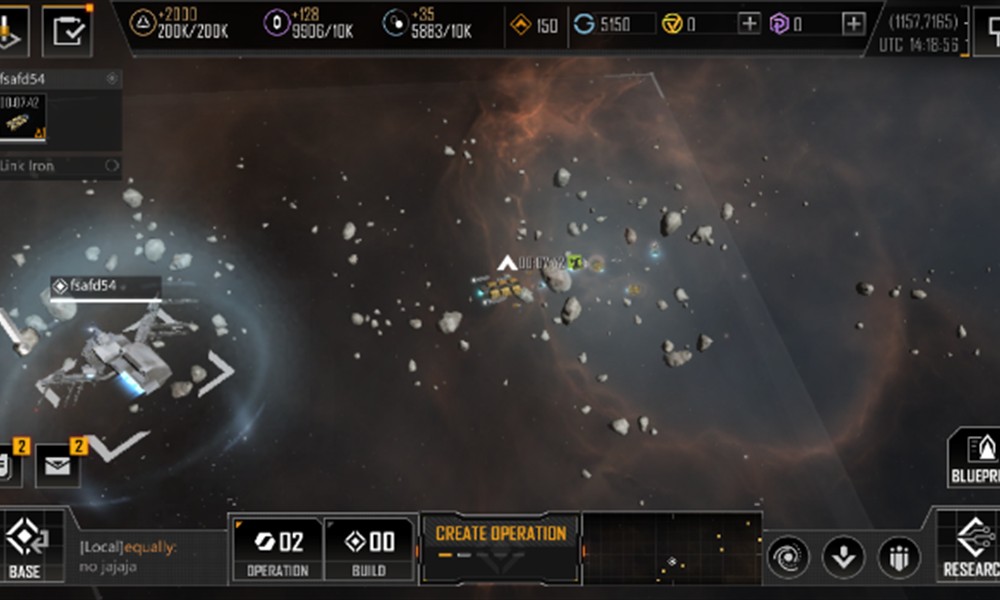Open the Local chat box

pos(150,557)
